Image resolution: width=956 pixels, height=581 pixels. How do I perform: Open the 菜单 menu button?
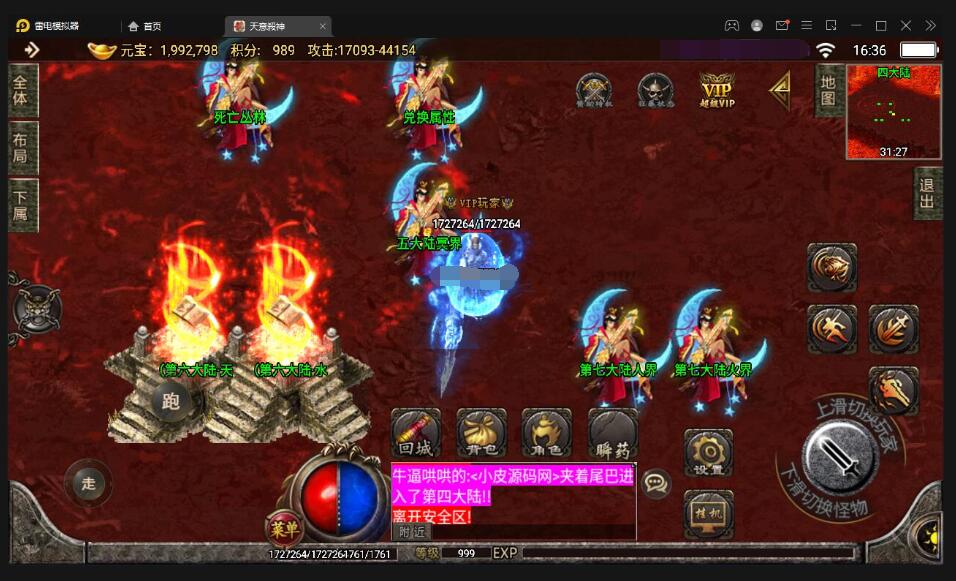click(282, 527)
